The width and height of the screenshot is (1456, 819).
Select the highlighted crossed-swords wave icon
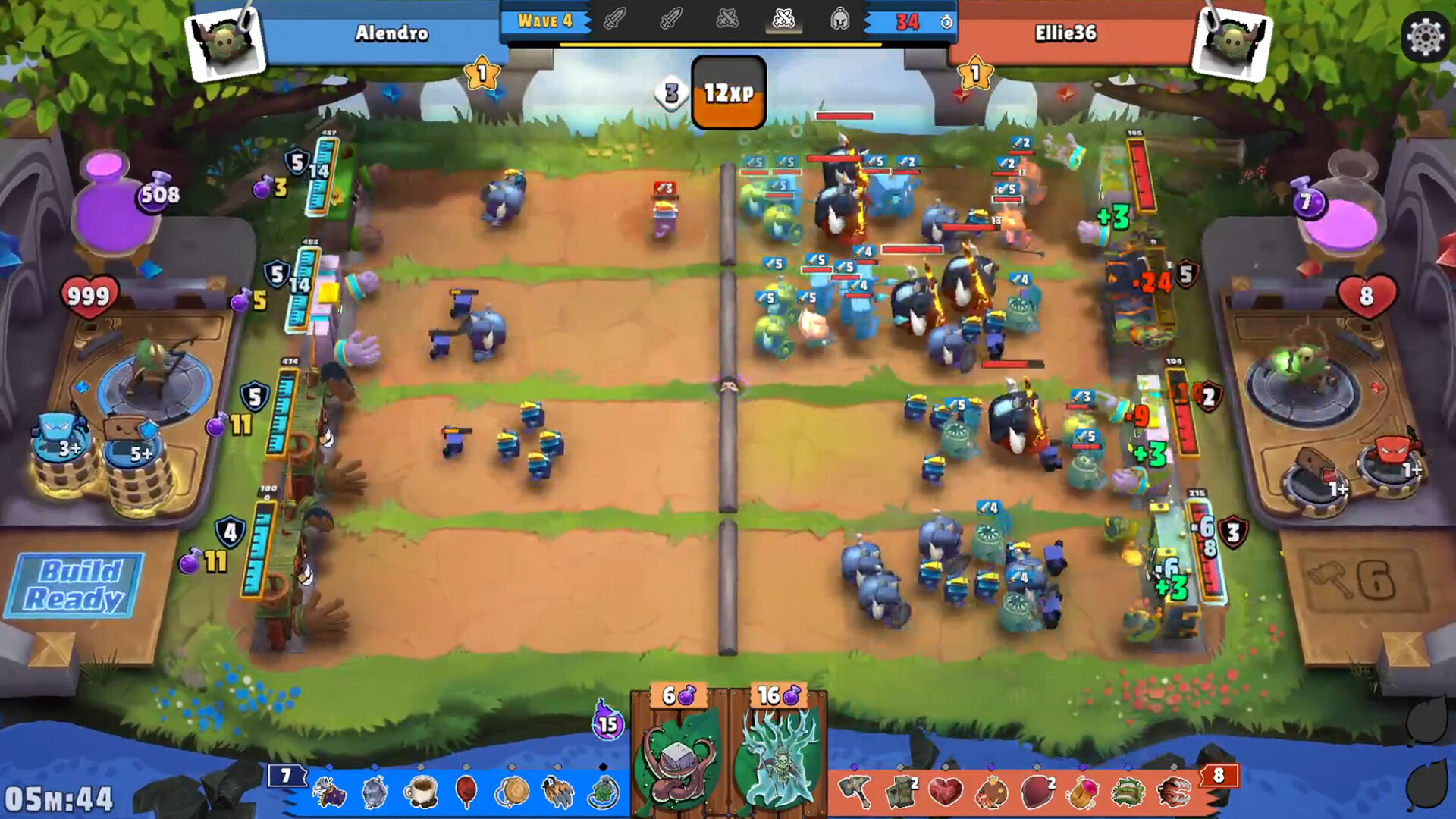click(785, 20)
